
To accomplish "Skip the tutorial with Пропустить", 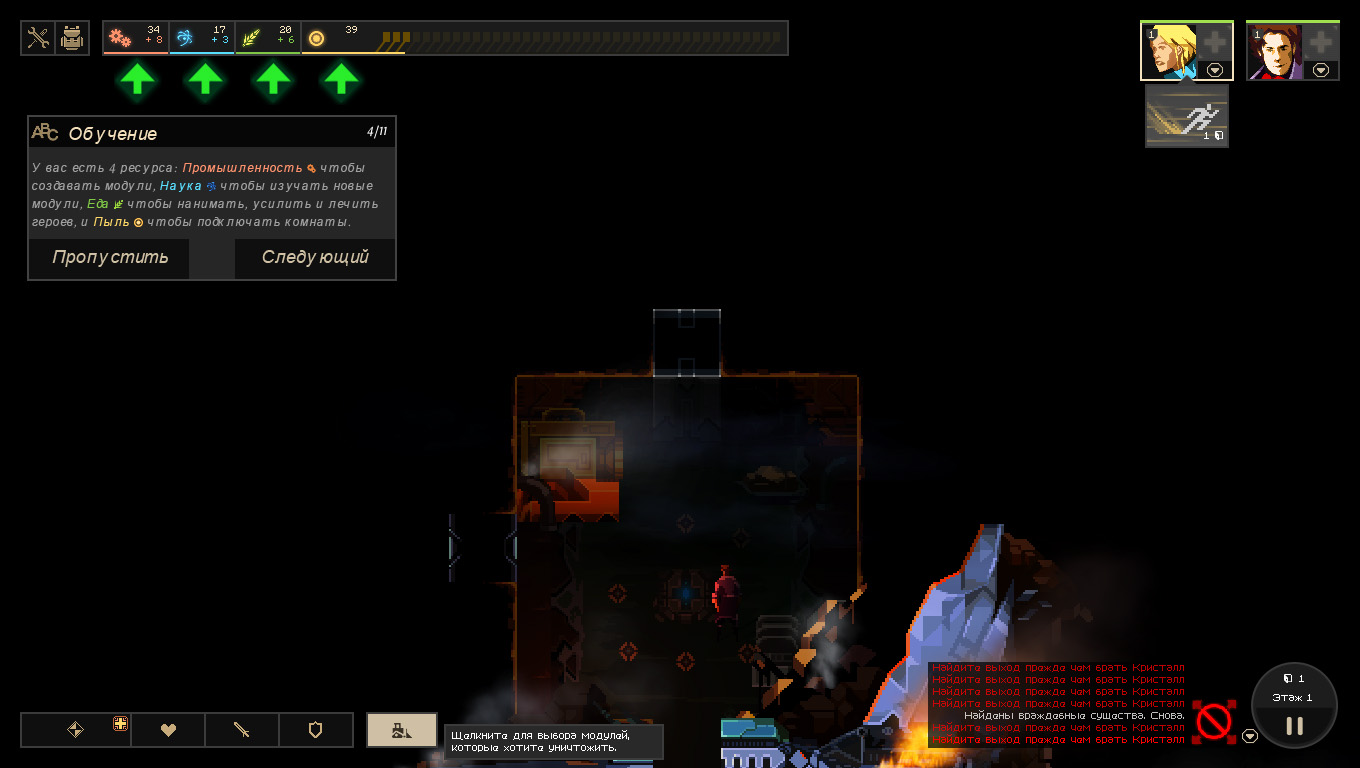I will tap(110, 258).
